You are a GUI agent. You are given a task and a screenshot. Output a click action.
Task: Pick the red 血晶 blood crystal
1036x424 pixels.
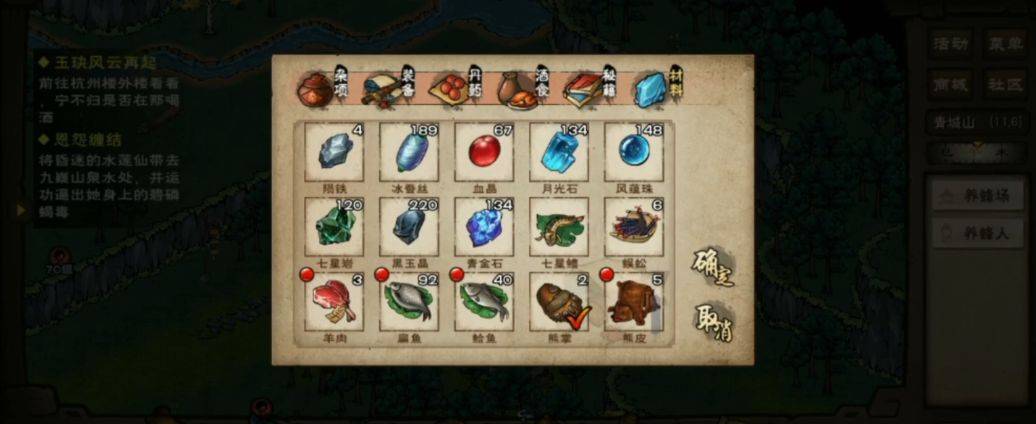(484, 152)
